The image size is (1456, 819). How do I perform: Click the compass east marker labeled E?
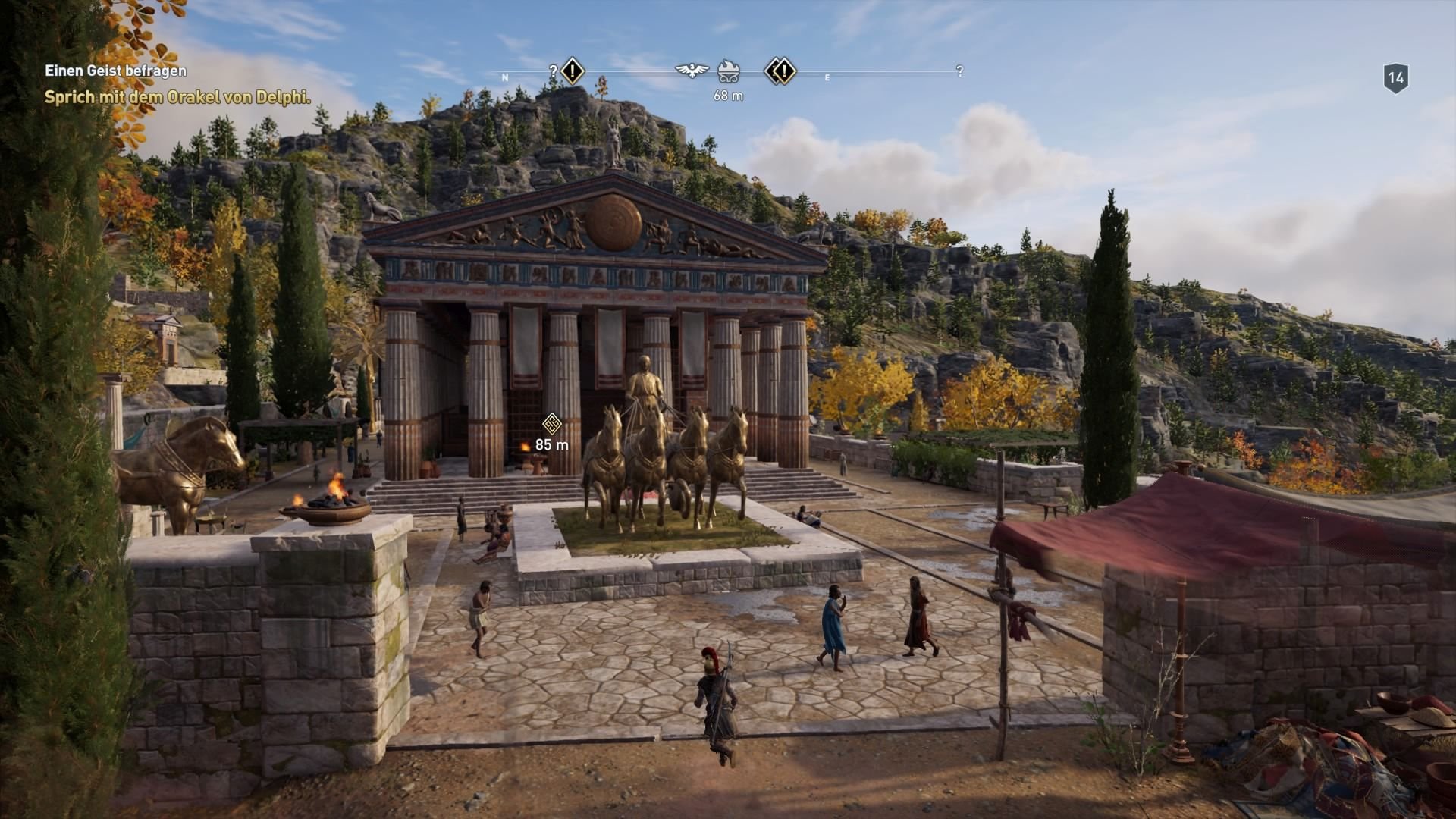pos(827,77)
